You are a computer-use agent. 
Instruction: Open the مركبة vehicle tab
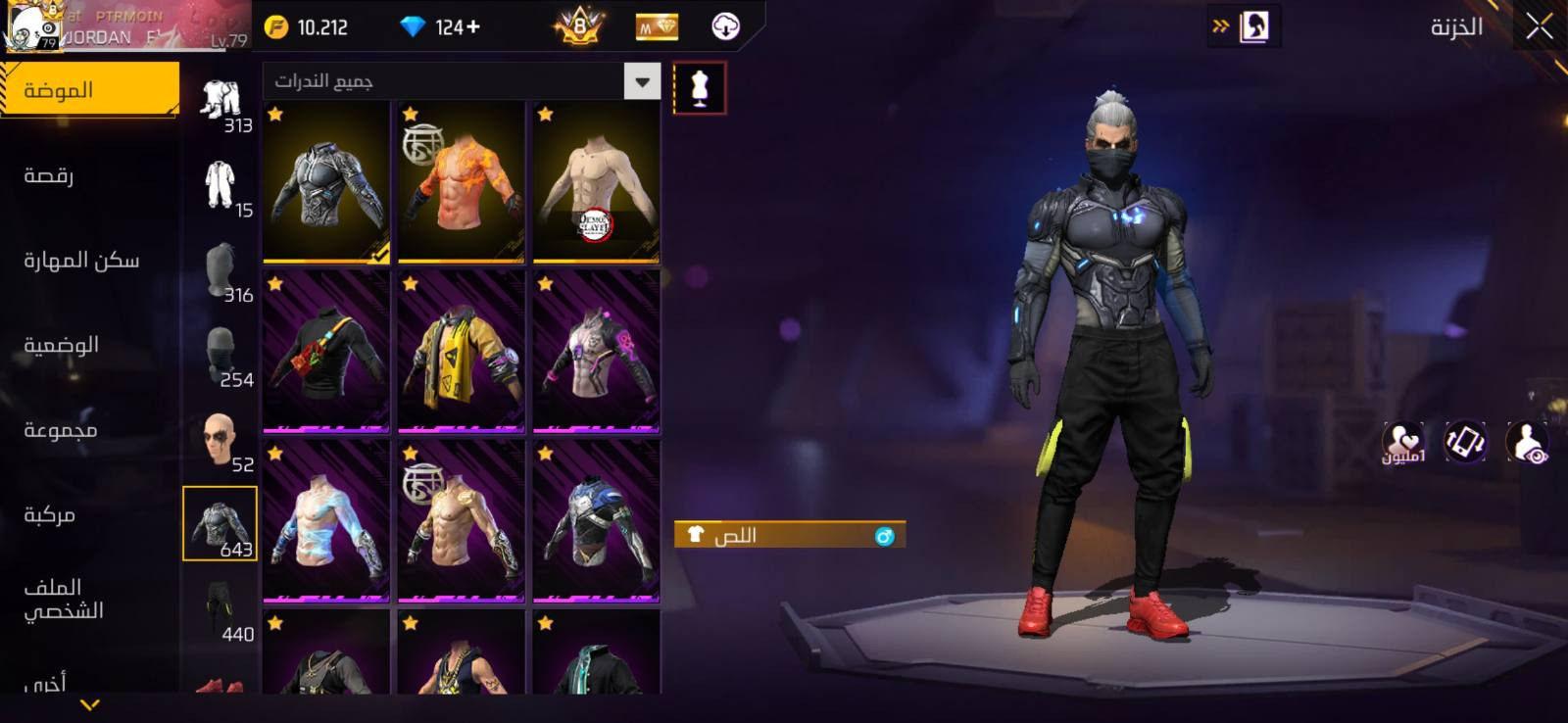click(x=49, y=514)
